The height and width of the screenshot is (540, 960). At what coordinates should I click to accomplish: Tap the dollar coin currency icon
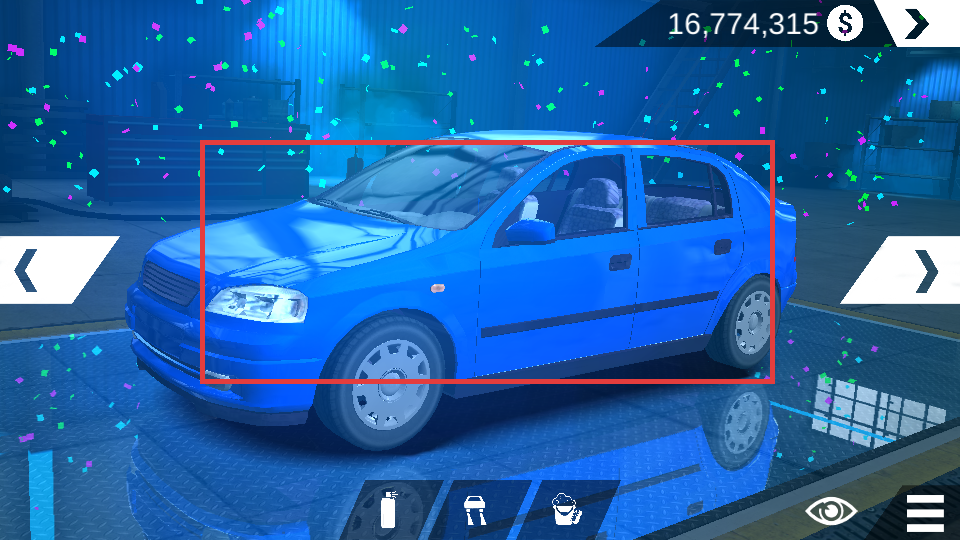[845, 23]
